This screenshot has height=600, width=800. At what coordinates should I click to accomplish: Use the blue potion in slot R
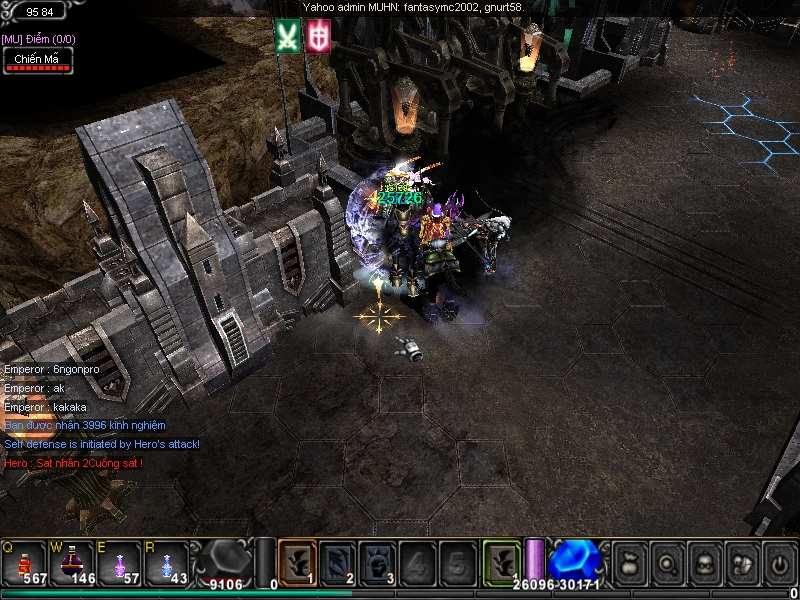click(166, 560)
